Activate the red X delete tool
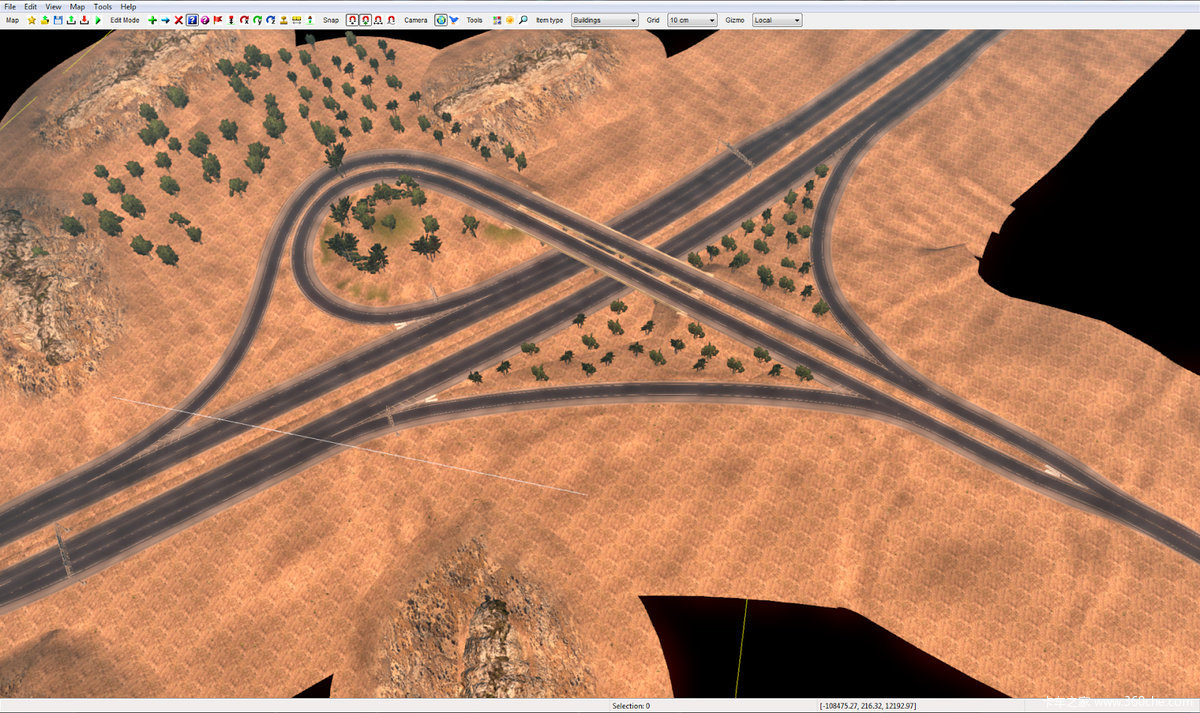The width and height of the screenshot is (1200, 713). pos(179,20)
